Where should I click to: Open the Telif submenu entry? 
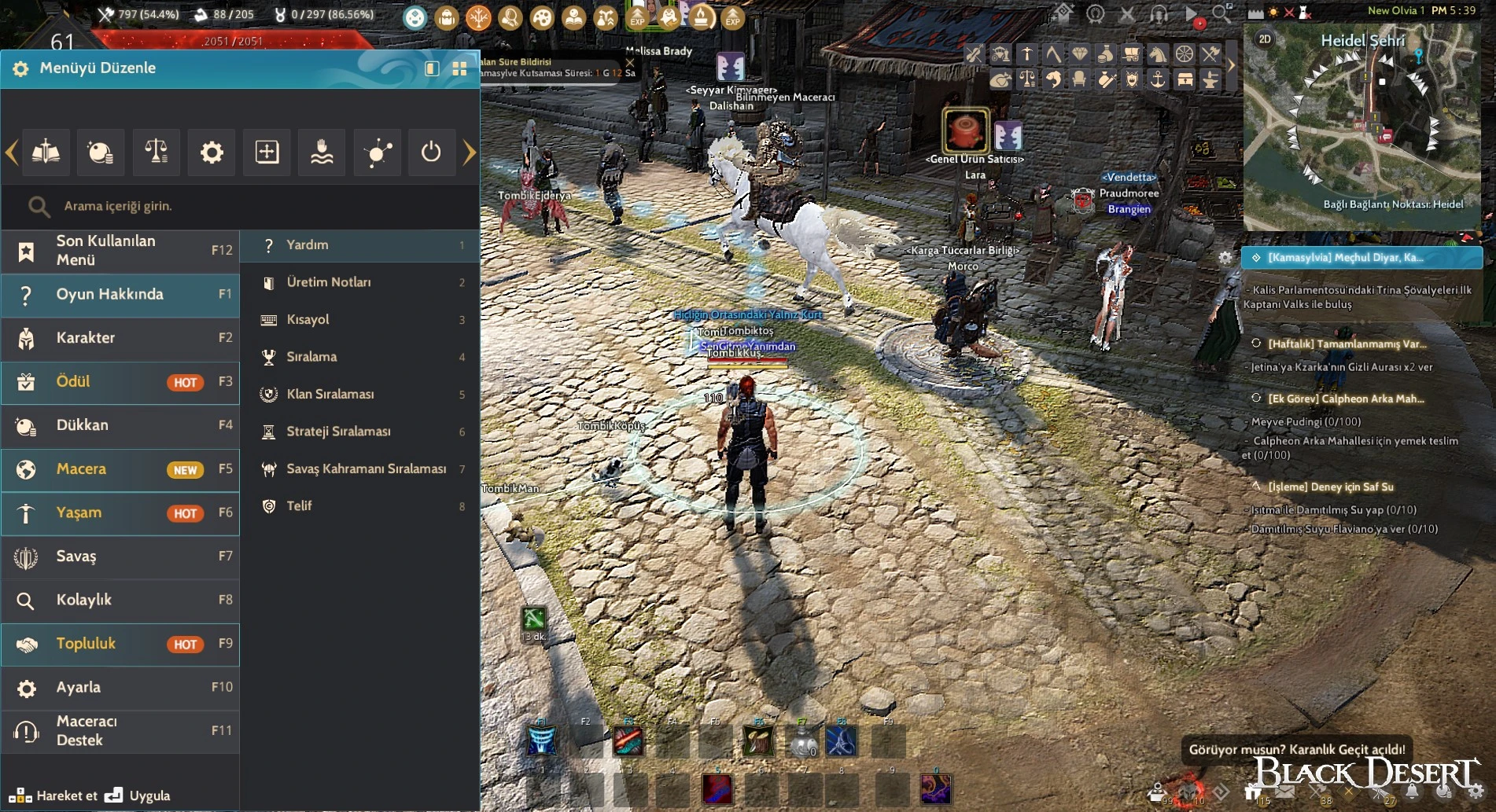359,506
